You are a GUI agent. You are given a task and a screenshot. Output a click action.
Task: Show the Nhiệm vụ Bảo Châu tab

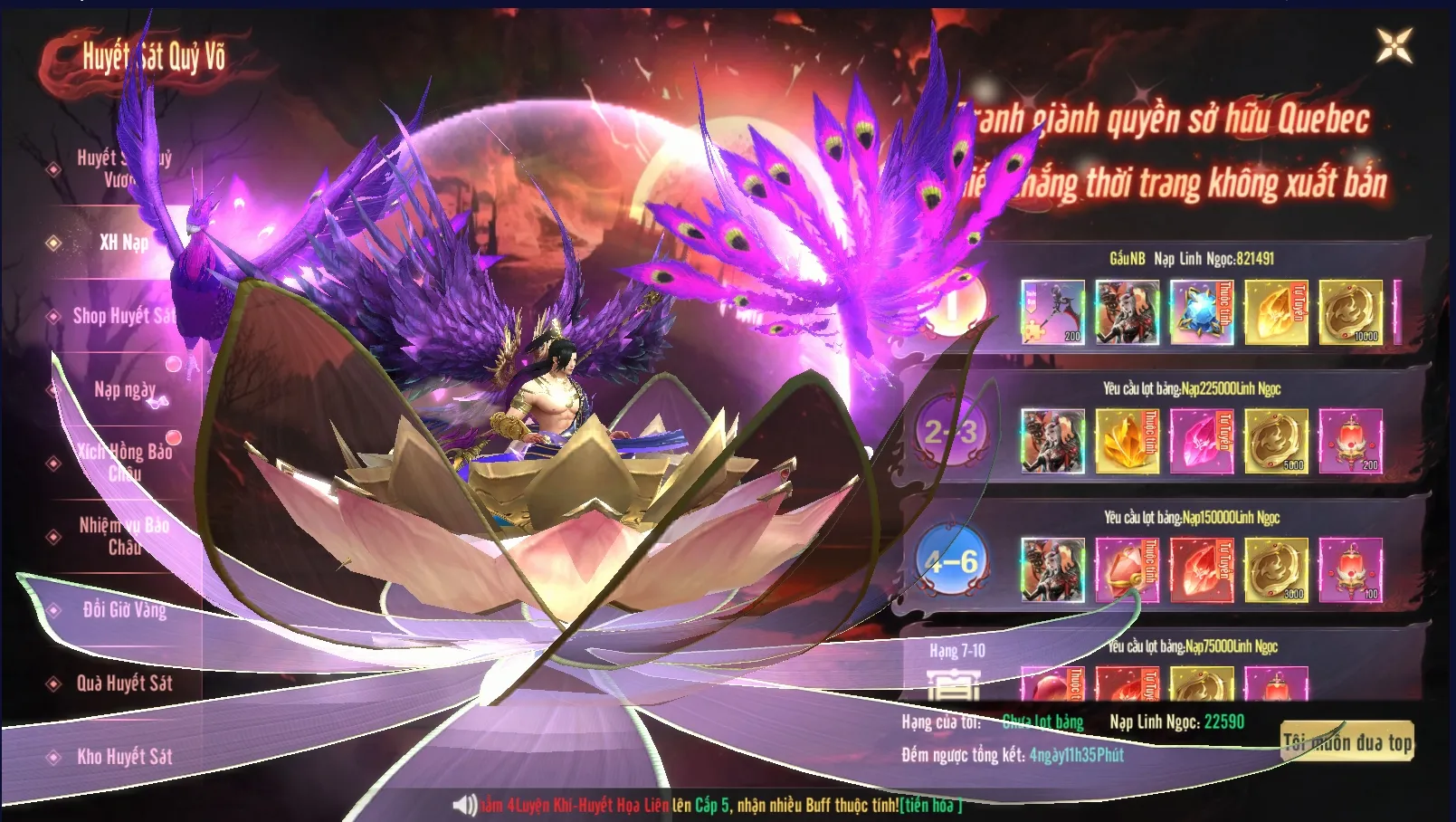click(x=124, y=536)
